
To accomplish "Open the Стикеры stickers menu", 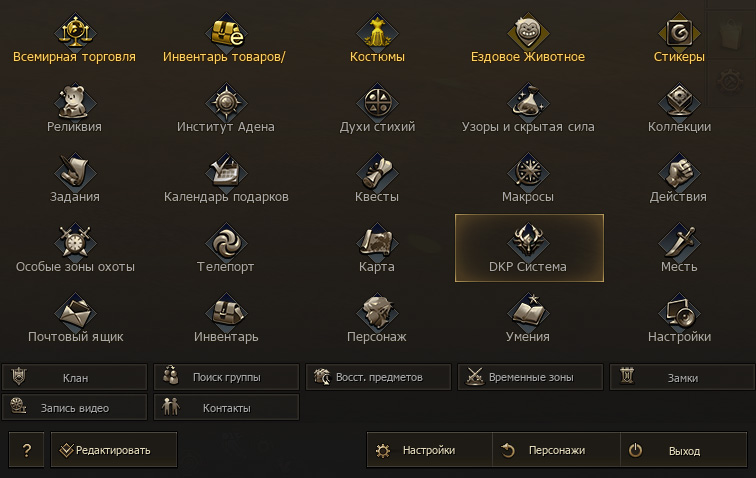I will 679,41.
